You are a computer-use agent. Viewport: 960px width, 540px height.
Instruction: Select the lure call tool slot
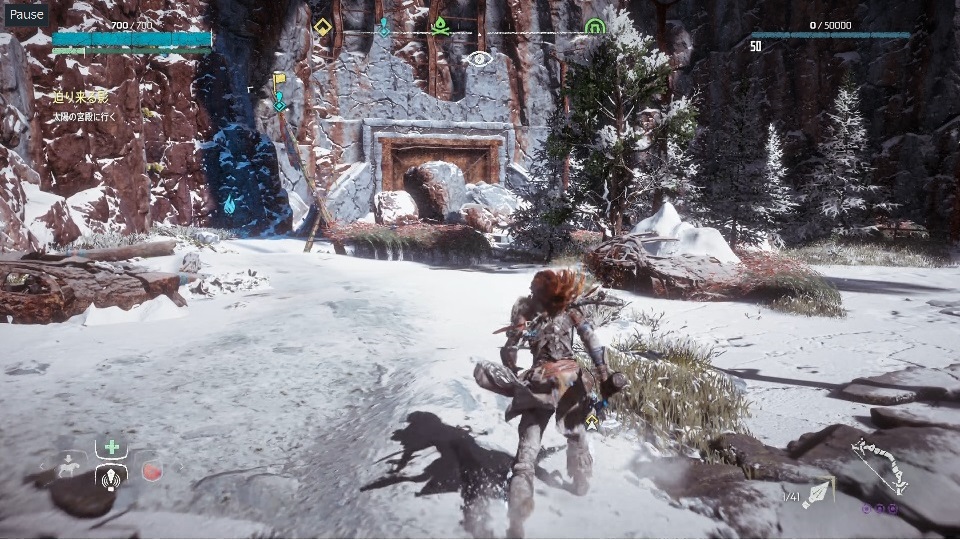point(111,476)
